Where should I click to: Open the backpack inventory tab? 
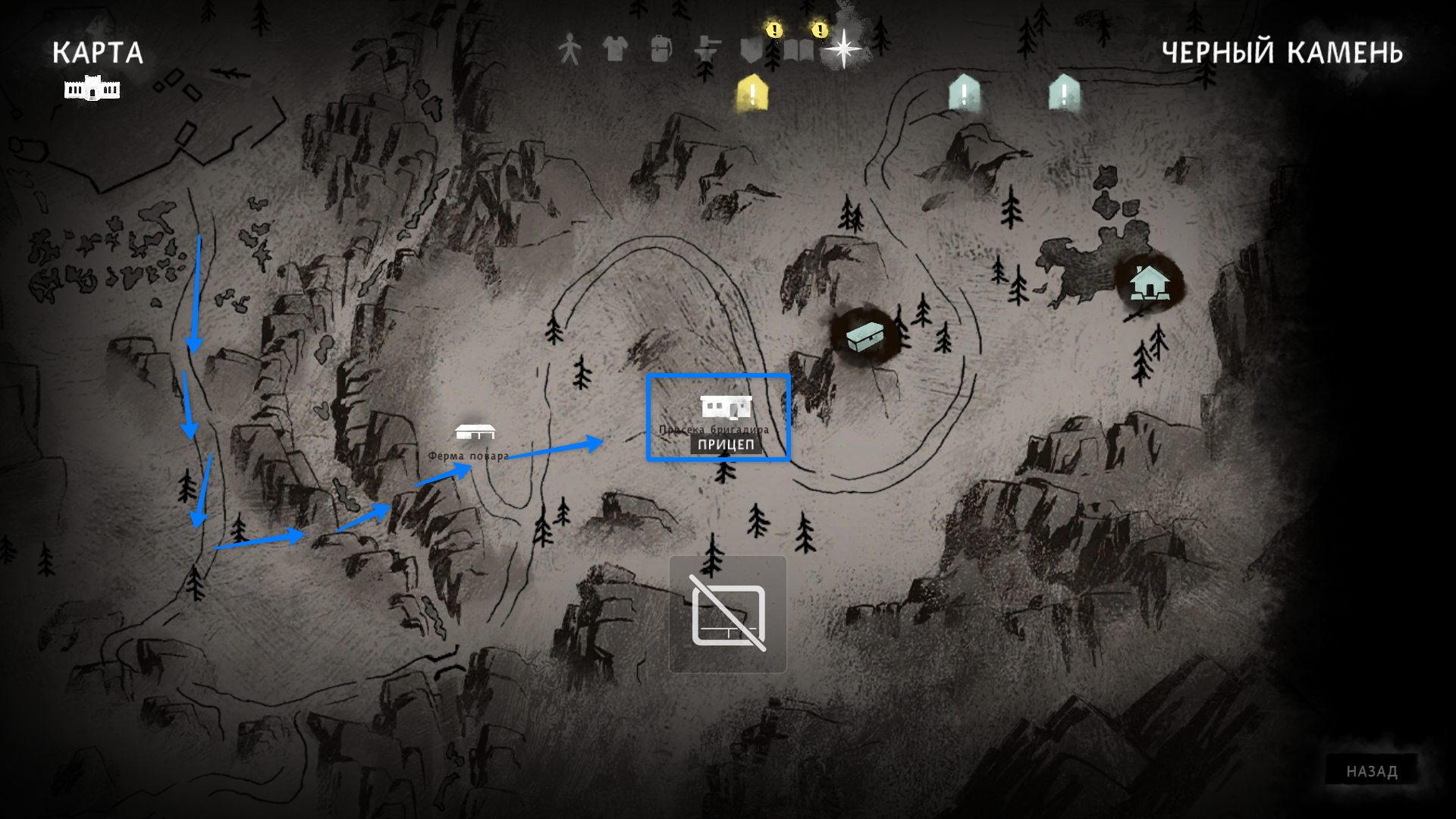point(661,50)
